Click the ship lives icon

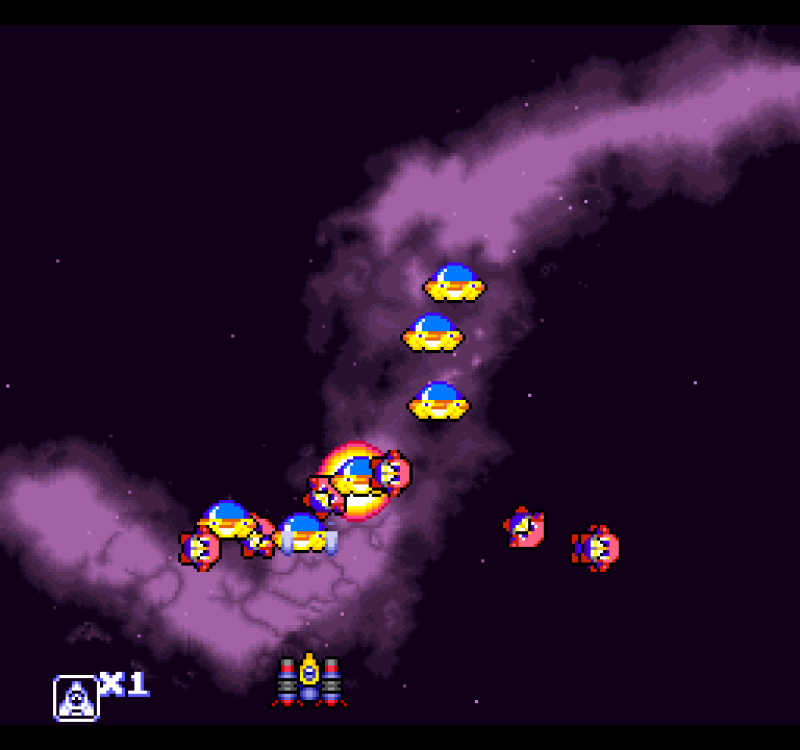click(x=76, y=697)
